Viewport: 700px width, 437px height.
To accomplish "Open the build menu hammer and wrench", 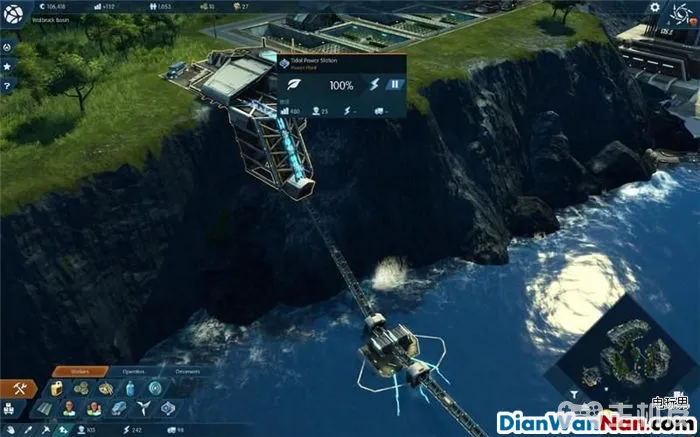I will [19, 388].
